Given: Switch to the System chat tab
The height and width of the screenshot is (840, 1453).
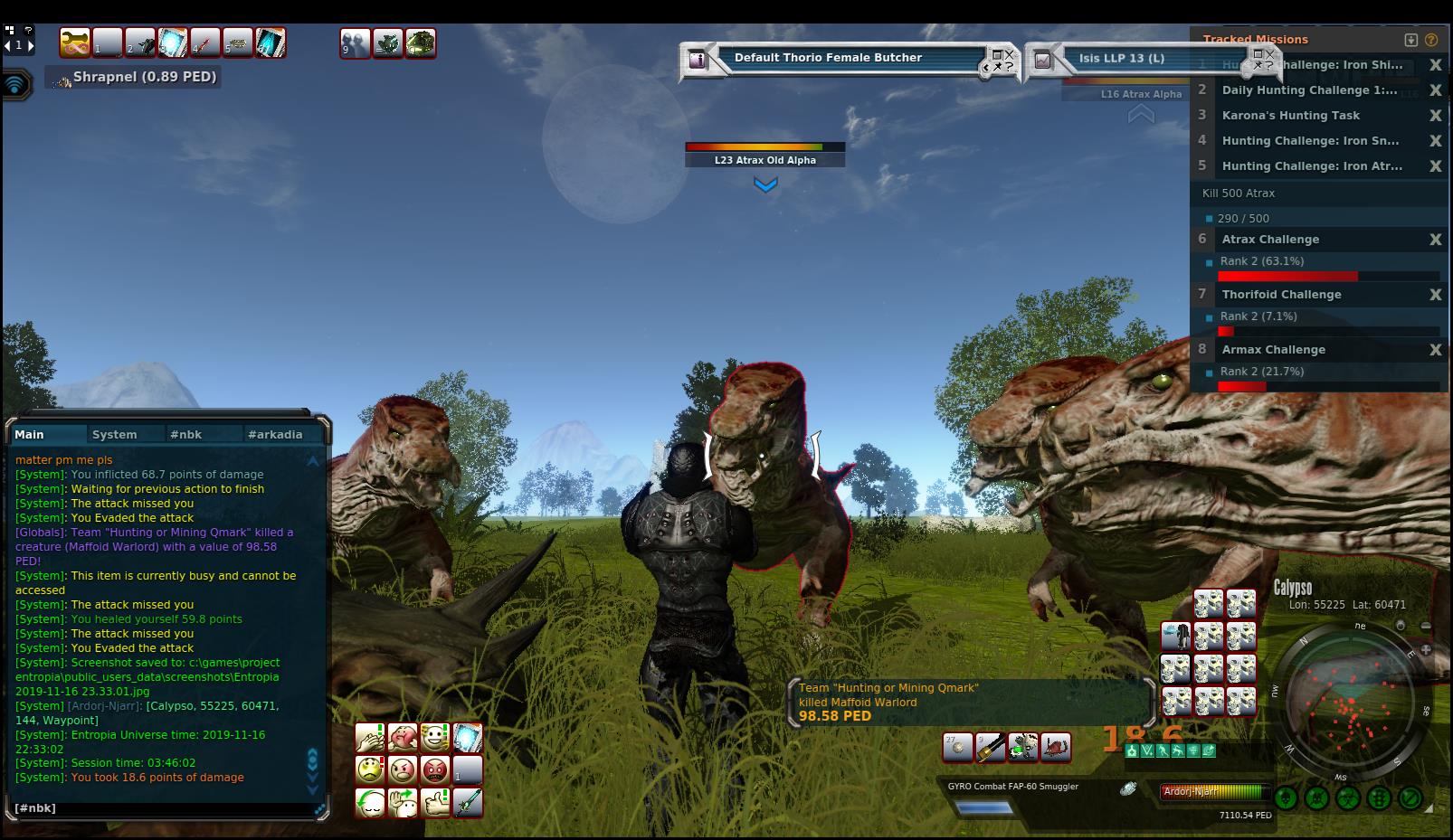Looking at the screenshot, I should tap(115, 434).
